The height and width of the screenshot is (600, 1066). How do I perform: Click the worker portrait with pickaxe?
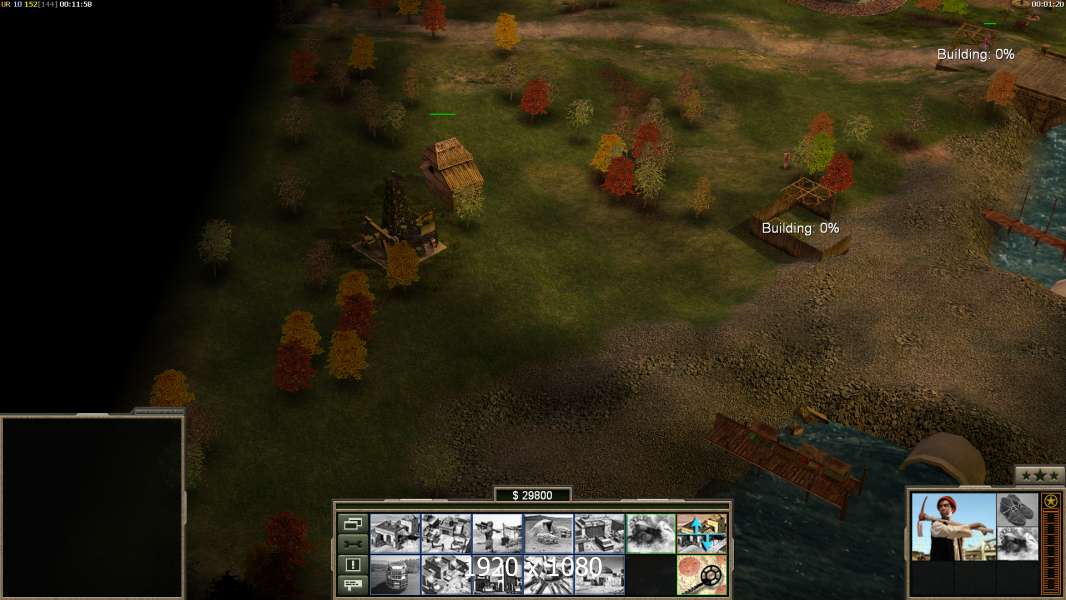[x=953, y=526]
